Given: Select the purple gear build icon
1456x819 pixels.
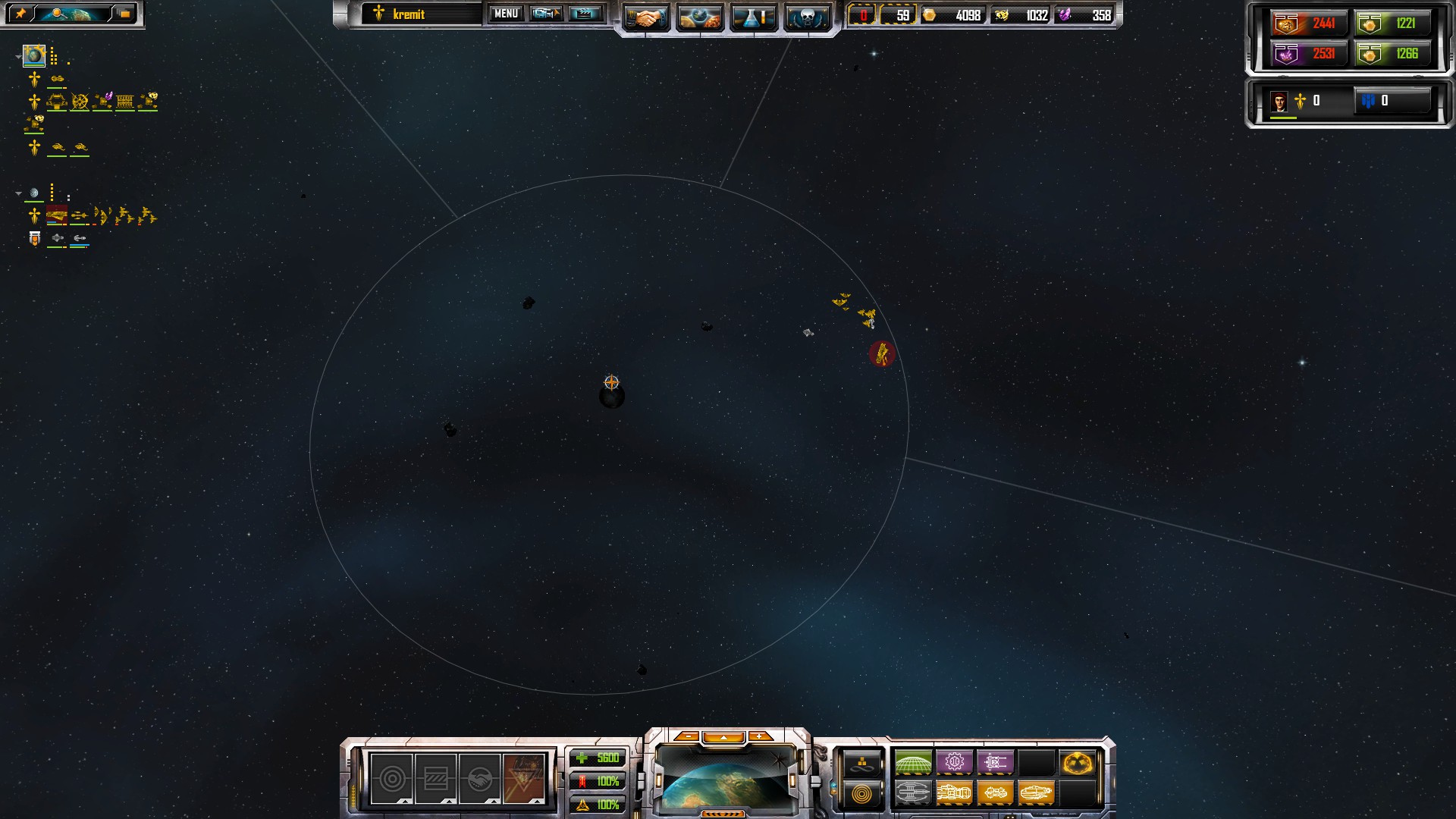Looking at the screenshot, I should pyautogui.click(x=954, y=762).
